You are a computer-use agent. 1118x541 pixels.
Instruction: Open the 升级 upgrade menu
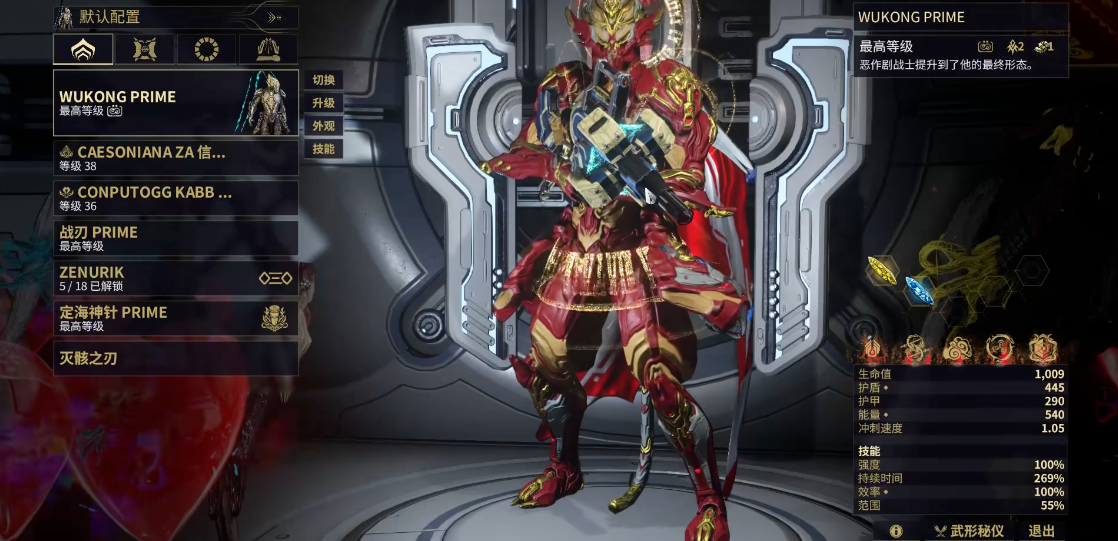[x=324, y=103]
